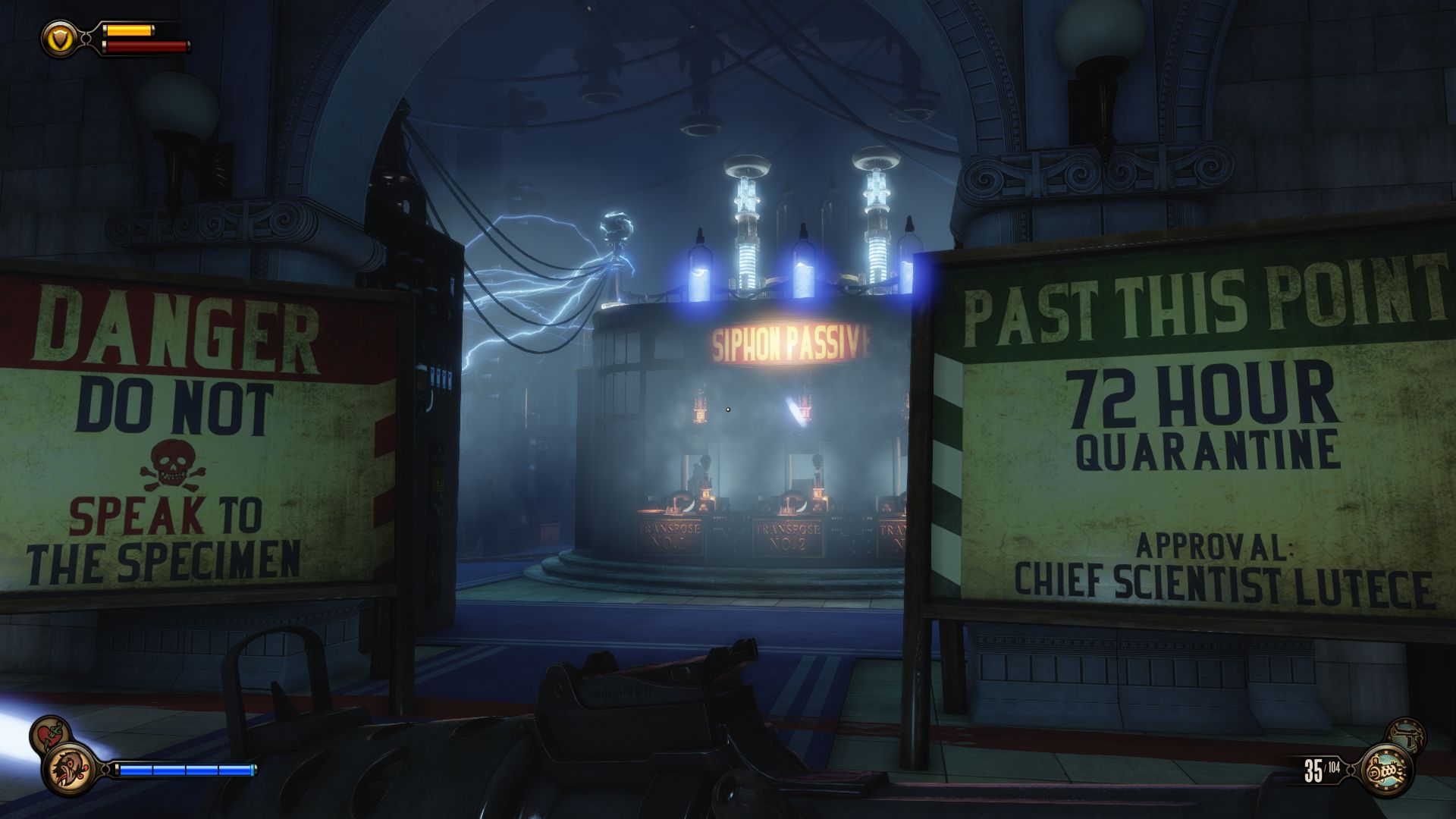Viewport: 1456px width, 819px height.
Task: Select the heart-and-dagger Possession vigor
Action: tap(50, 736)
